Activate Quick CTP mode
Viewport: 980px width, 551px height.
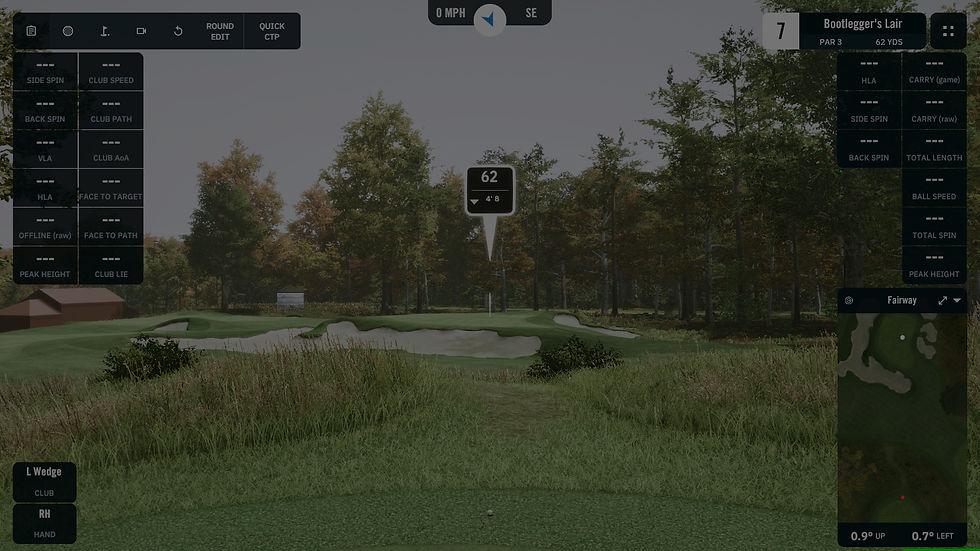(272, 31)
